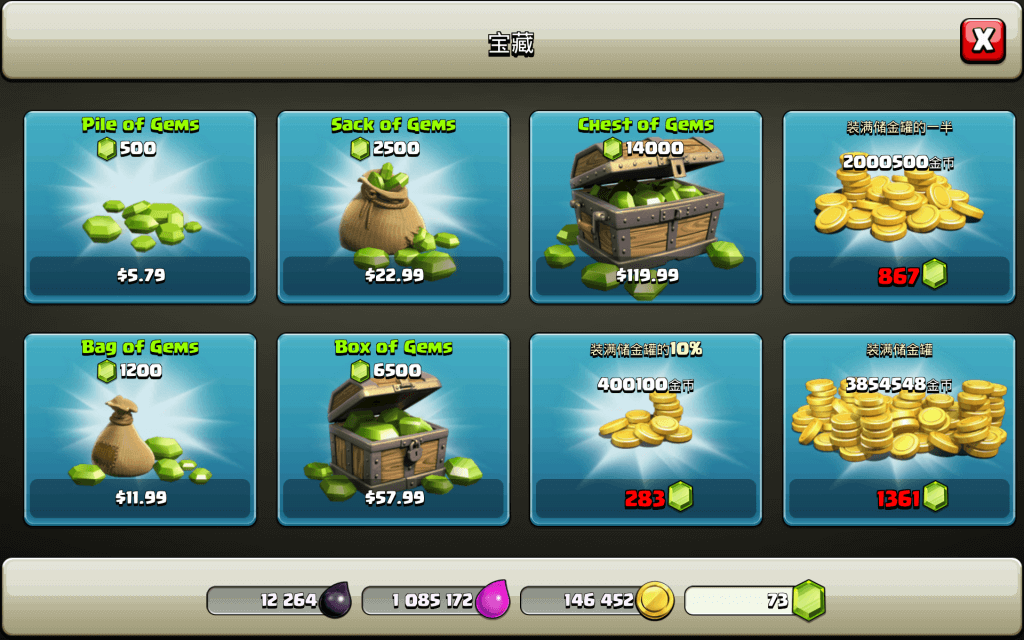Choose the Bag of Gems for $11.99
This screenshot has height=640, width=1024.
[x=140, y=429]
